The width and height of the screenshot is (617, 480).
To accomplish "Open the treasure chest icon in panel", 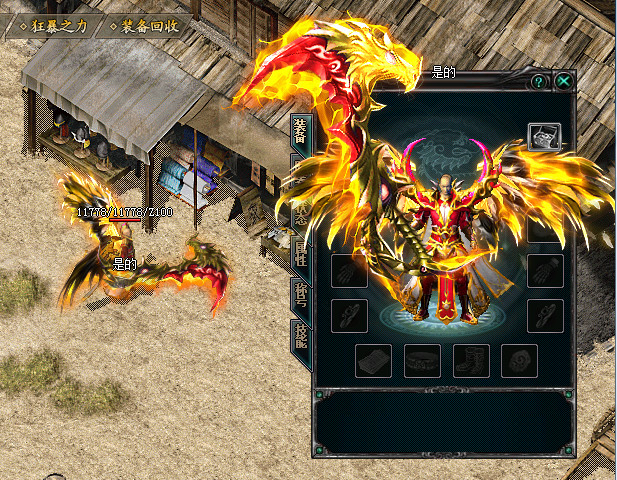I will pyautogui.click(x=544, y=136).
